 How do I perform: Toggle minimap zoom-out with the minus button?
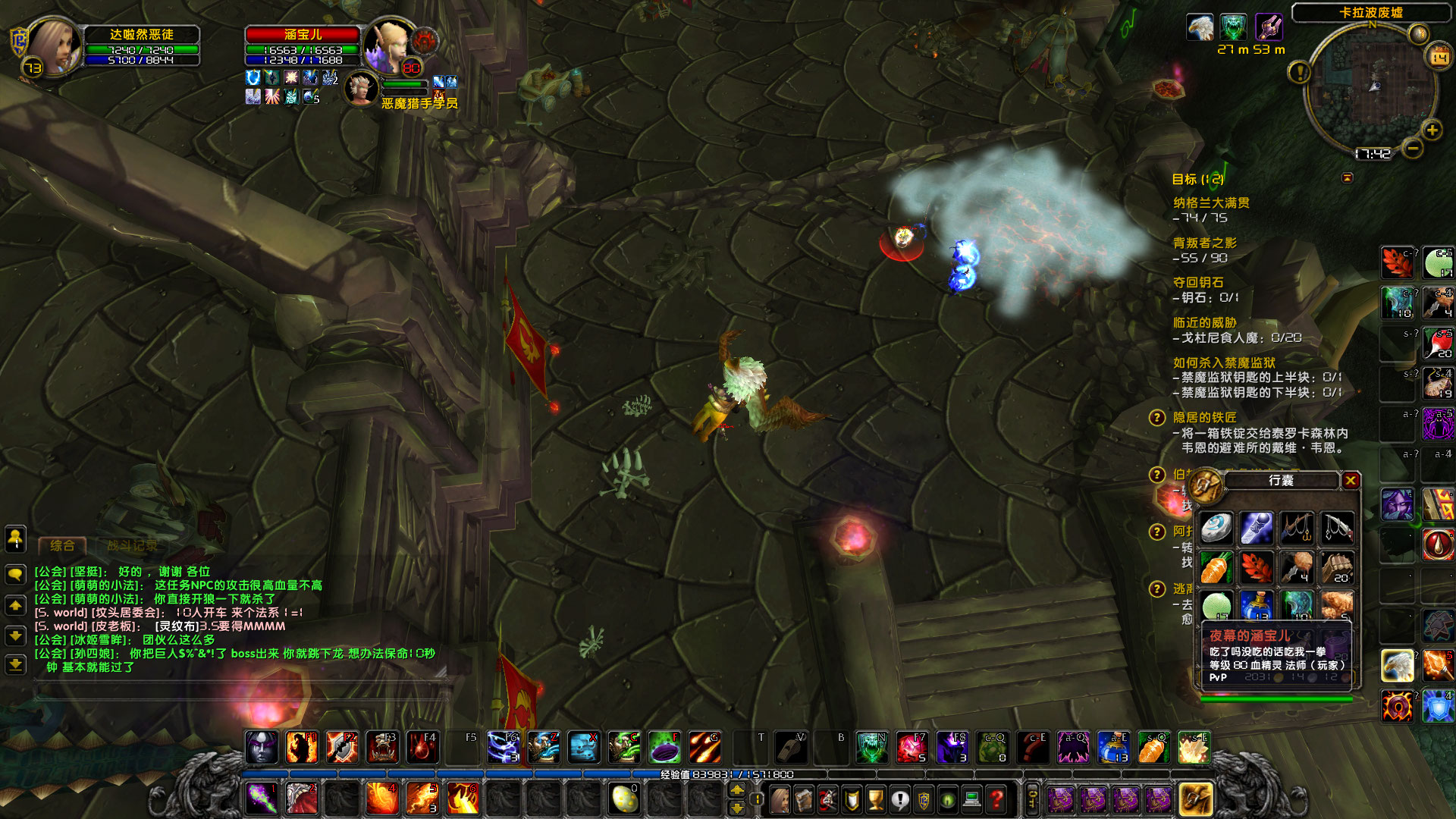coord(1412,149)
